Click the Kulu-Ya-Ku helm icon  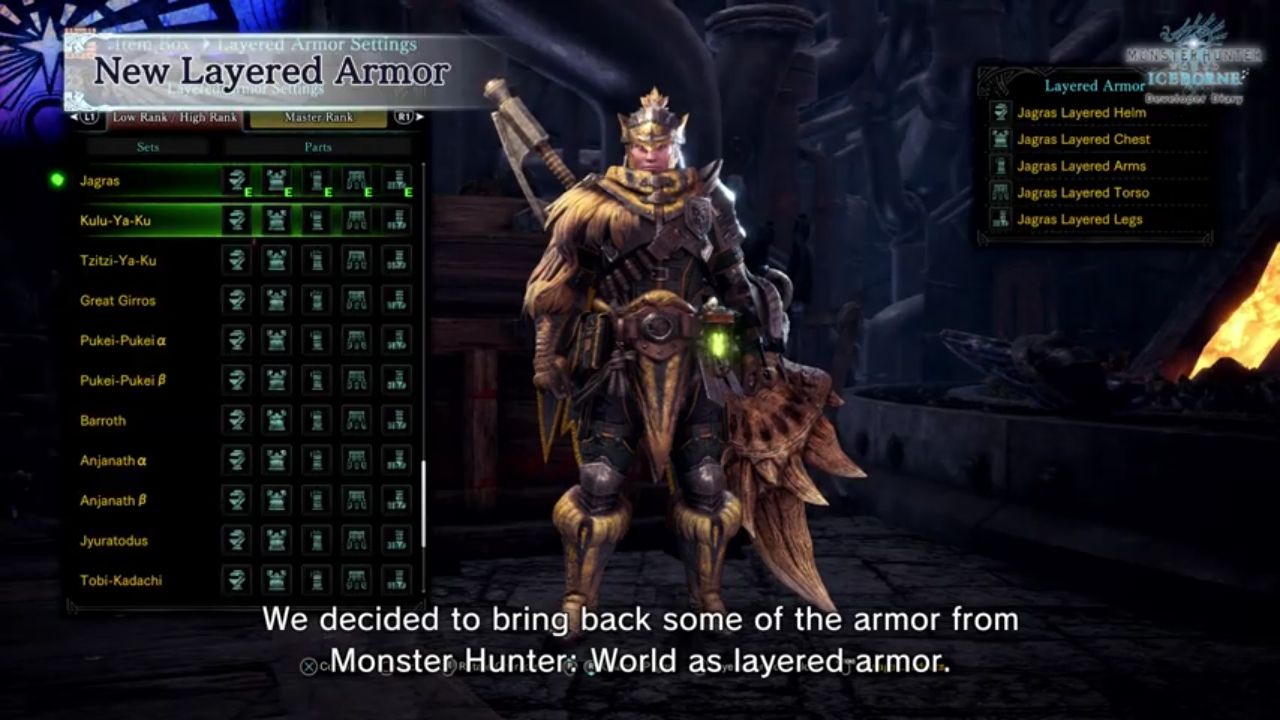point(238,220)
